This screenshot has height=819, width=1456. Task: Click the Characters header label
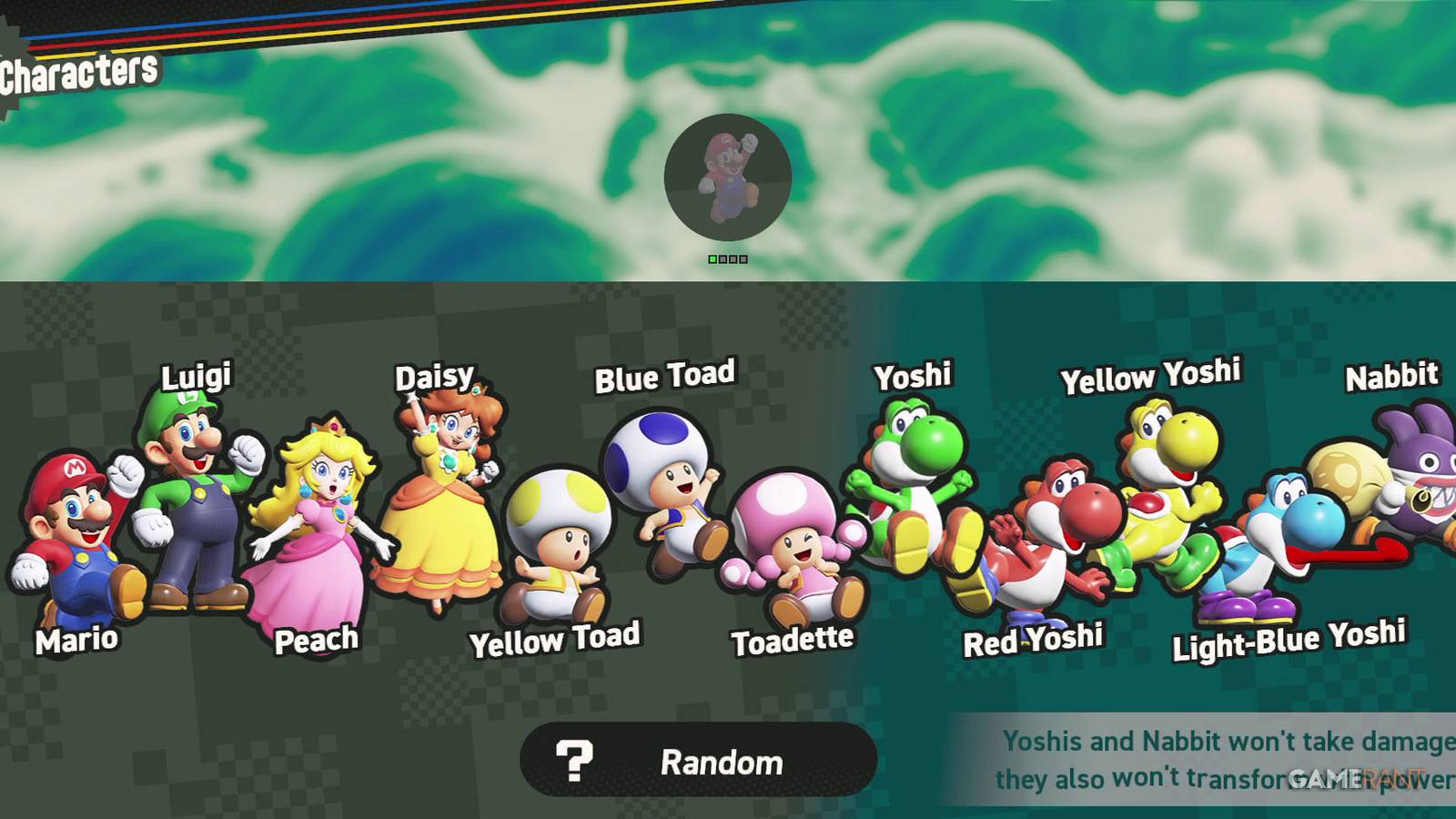click(x=77, y=66)
